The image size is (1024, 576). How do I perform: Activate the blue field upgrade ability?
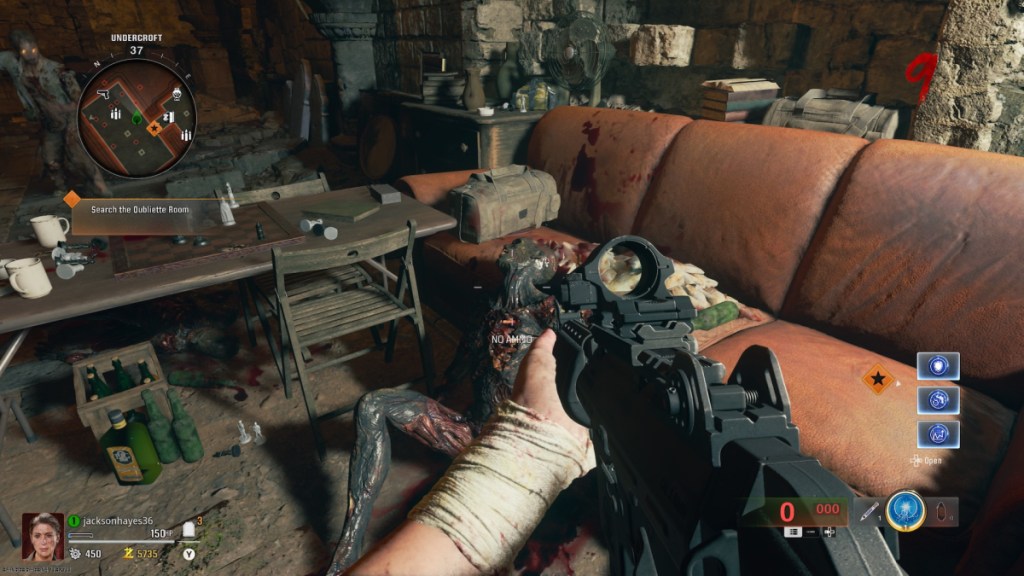coord(903,510)
